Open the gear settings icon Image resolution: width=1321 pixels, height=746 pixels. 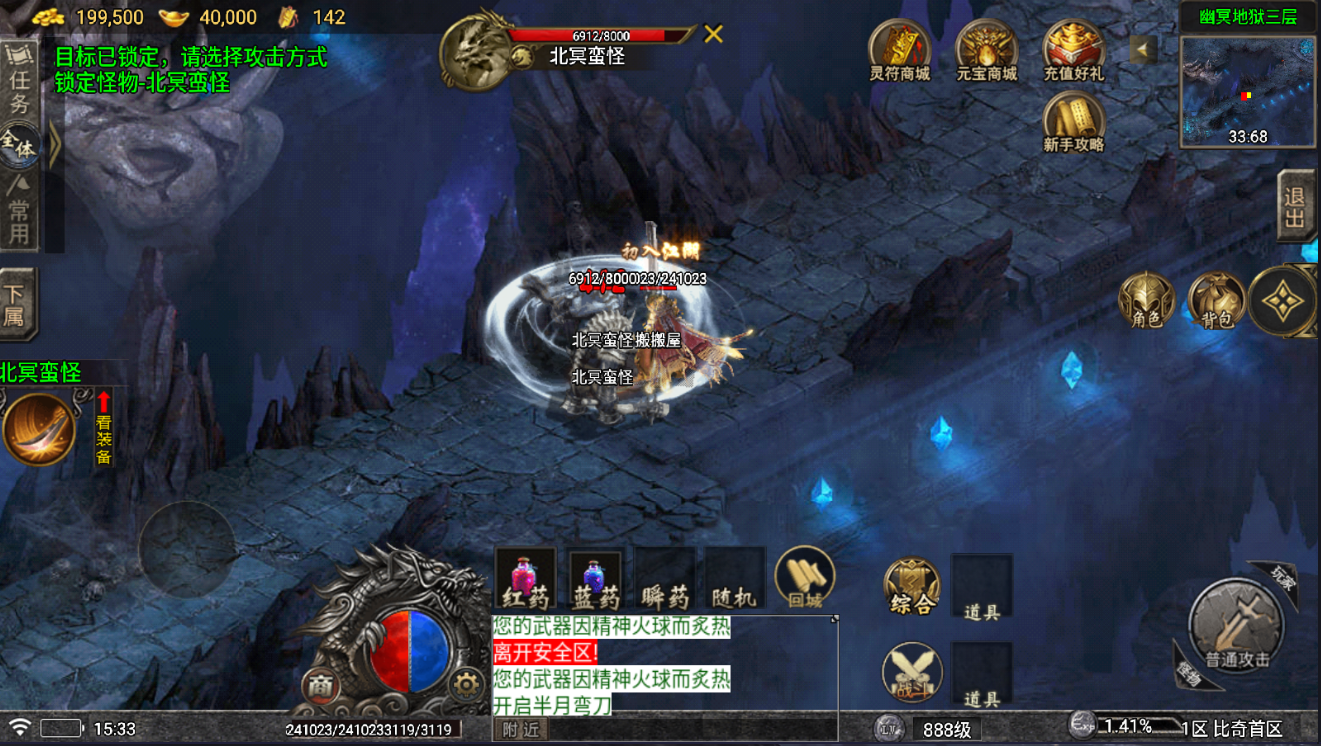click(465, 685)
